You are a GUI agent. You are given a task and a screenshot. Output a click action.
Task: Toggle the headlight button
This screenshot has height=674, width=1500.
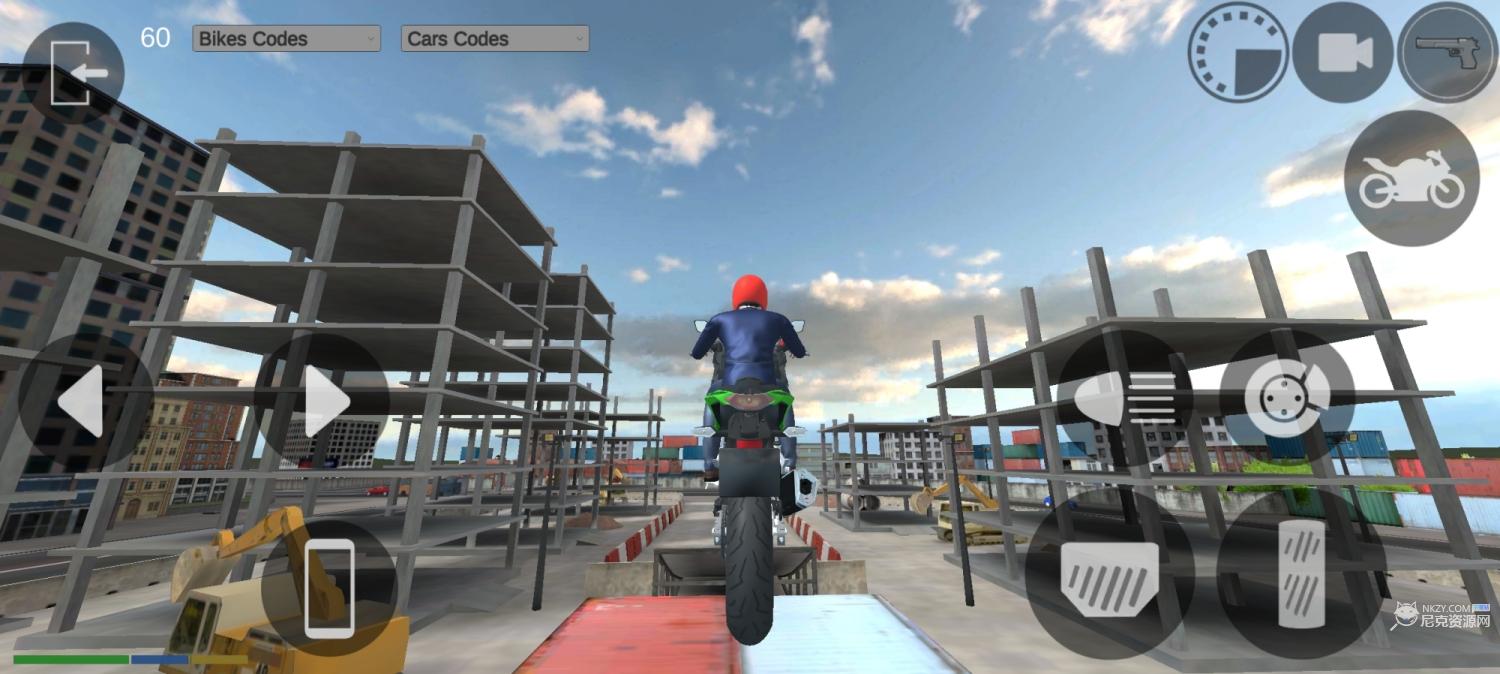1124,397
